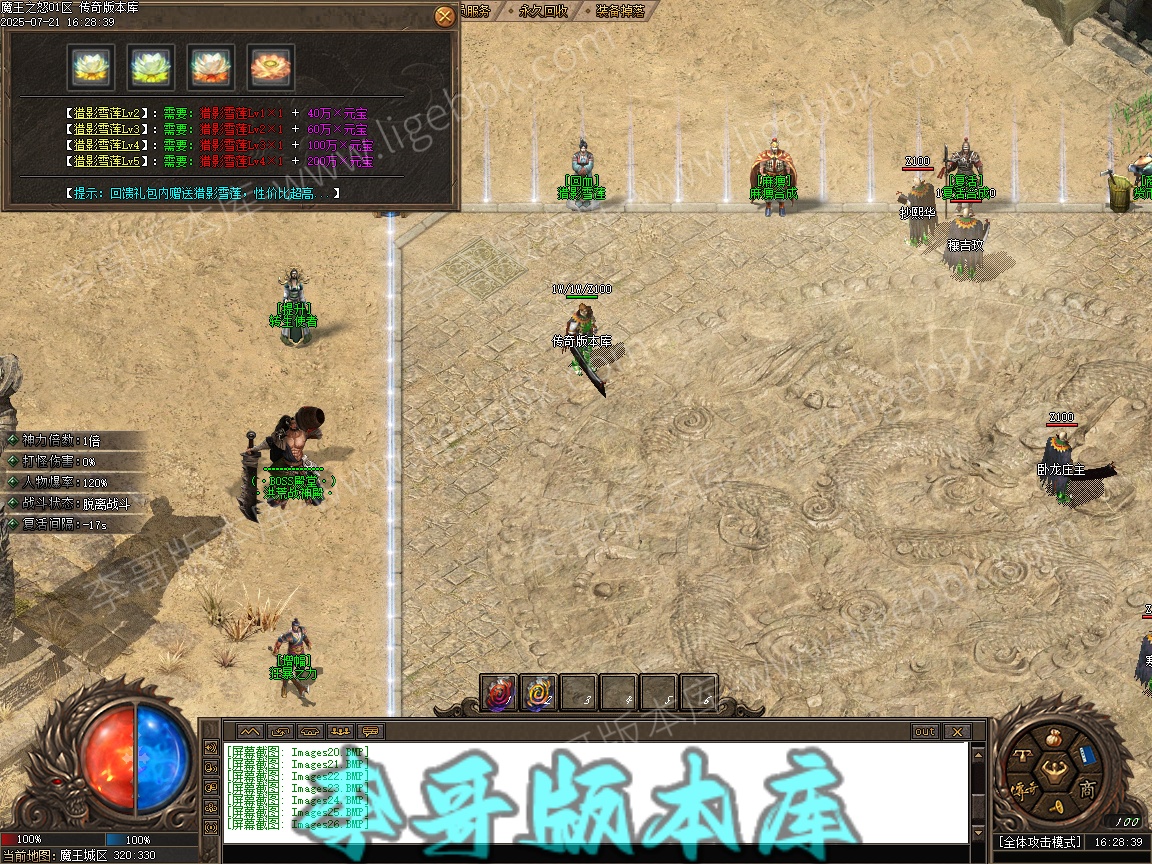1152x864 pixels.
Task: Switch to the 装备掉落 tab
Action: point(620,11)
